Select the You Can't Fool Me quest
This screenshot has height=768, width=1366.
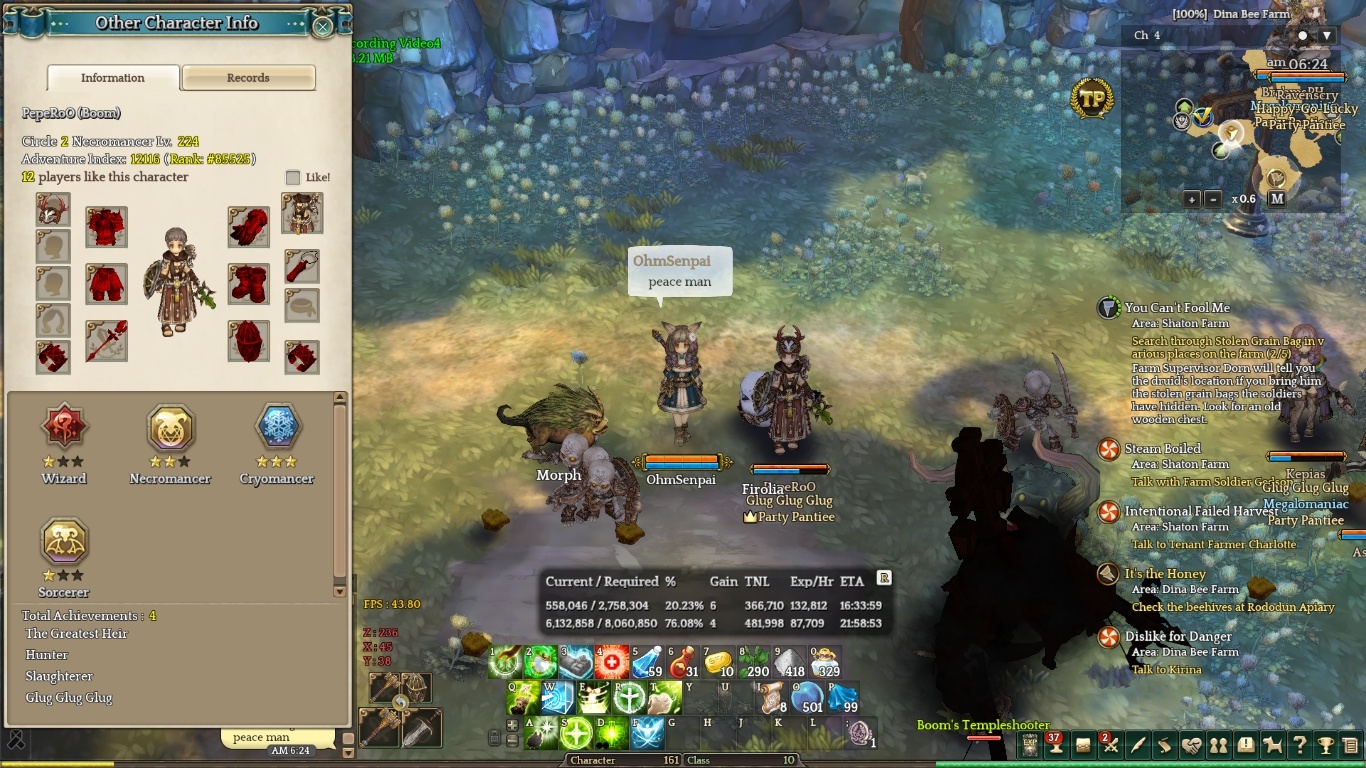coord(1177,308)
